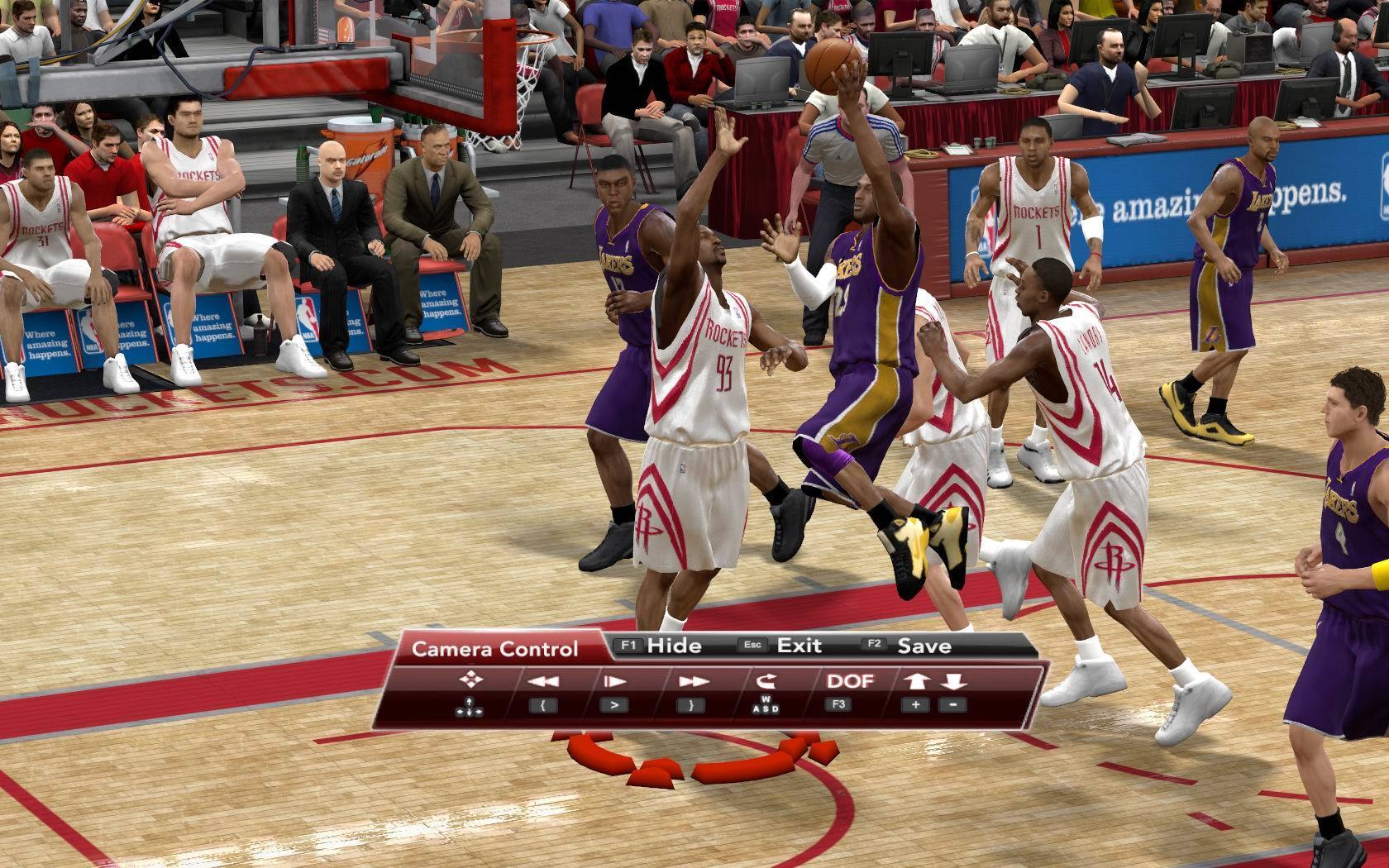Raise the camera with the up arrow

(916, 681)
